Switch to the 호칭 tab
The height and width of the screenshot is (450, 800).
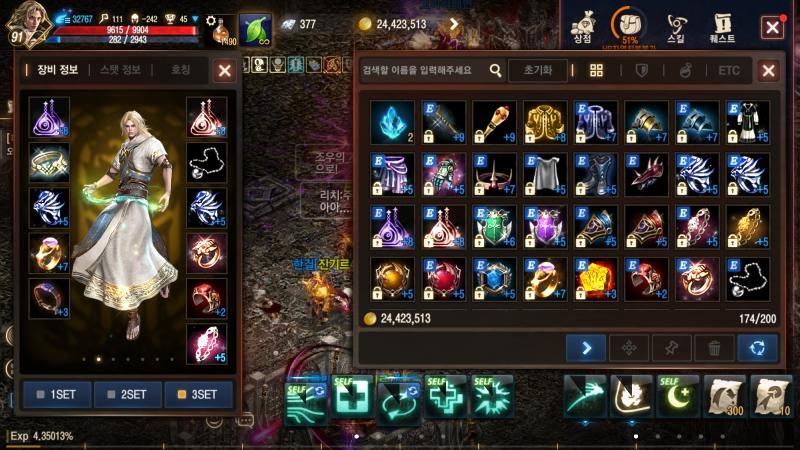pyautogui.click(x=180, y=70)
